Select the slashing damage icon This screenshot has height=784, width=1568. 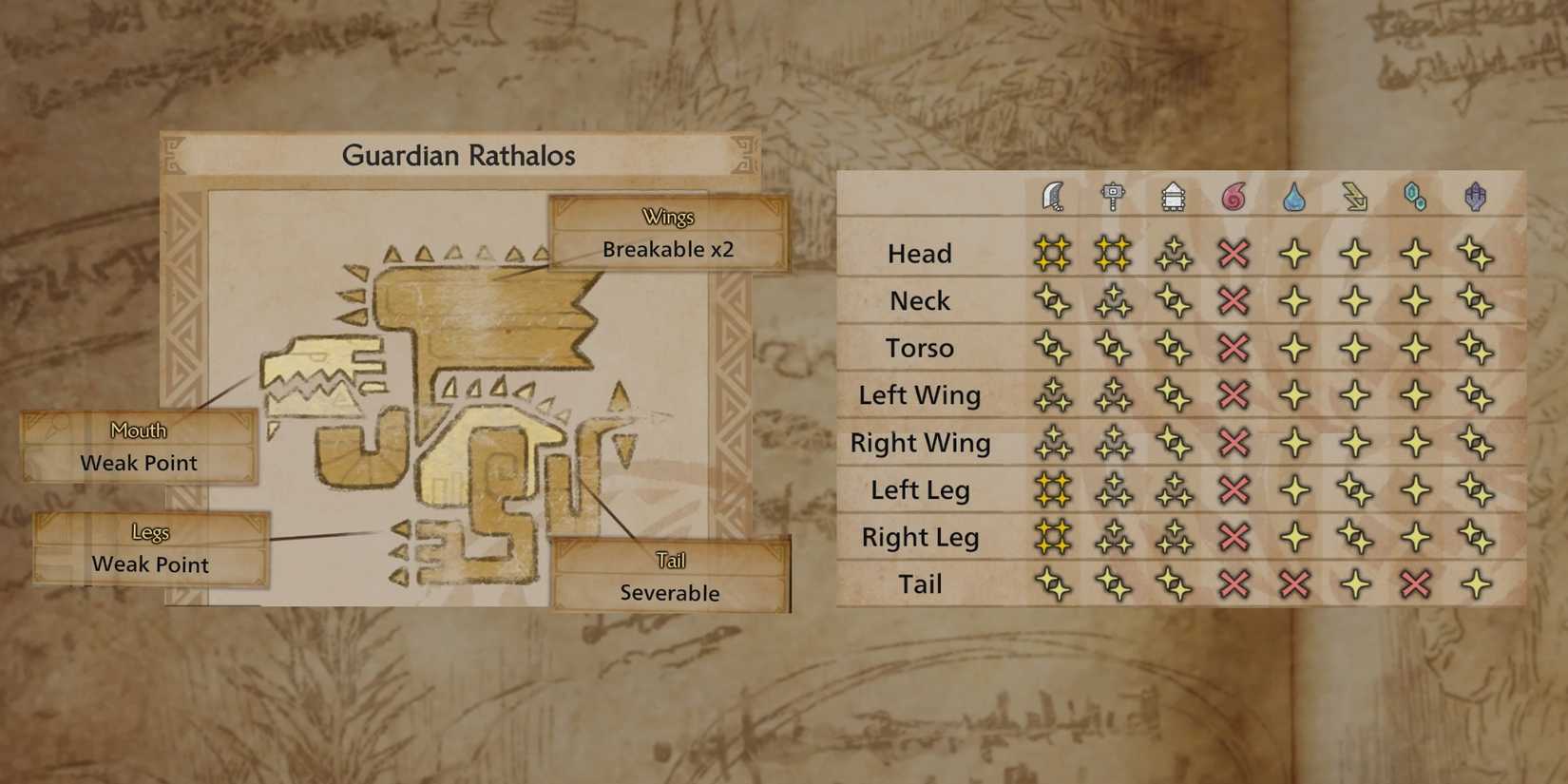coord(1053,197)
